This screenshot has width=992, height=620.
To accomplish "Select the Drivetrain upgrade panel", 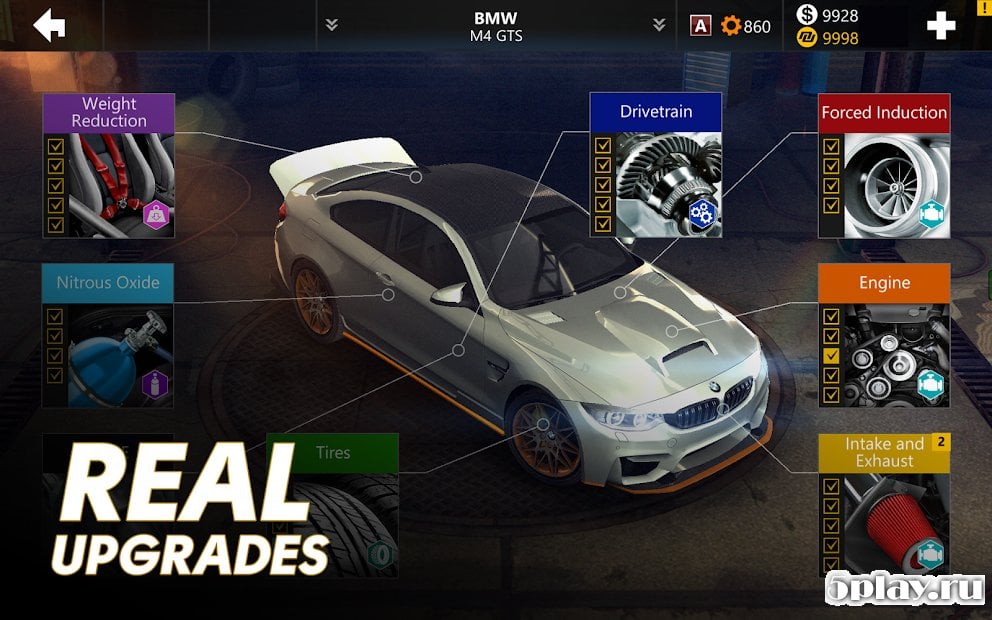I will pos(655,165).
